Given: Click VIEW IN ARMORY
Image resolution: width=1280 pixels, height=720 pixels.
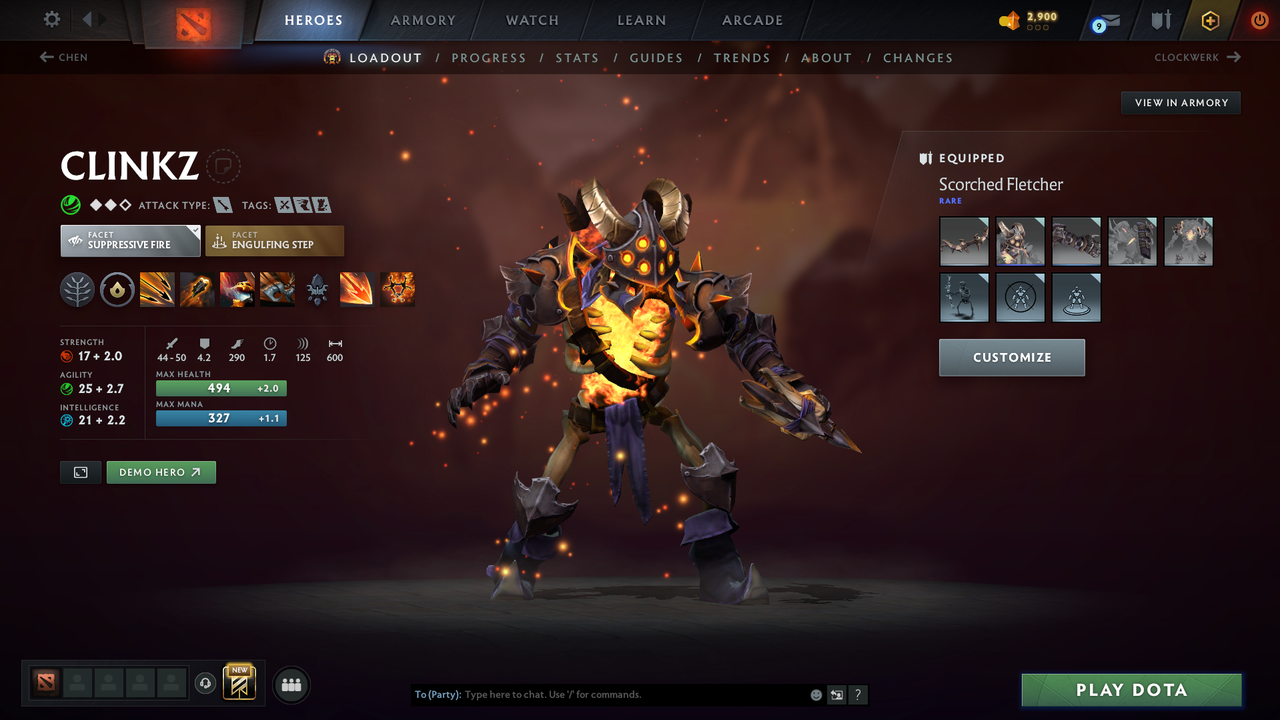Looking at the screenshot, I should tap(1180, 102).
